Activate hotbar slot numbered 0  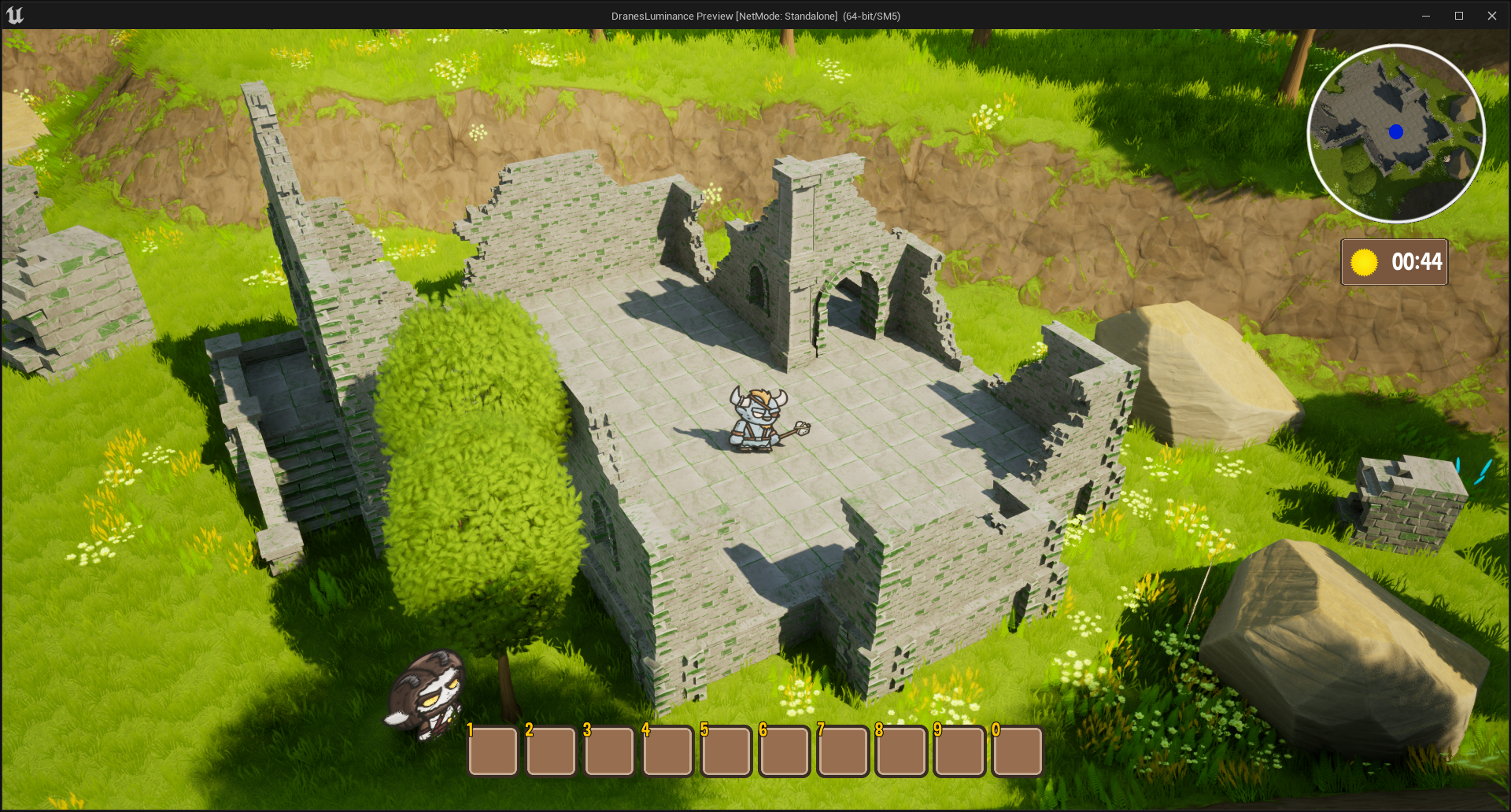point(1018,751)
